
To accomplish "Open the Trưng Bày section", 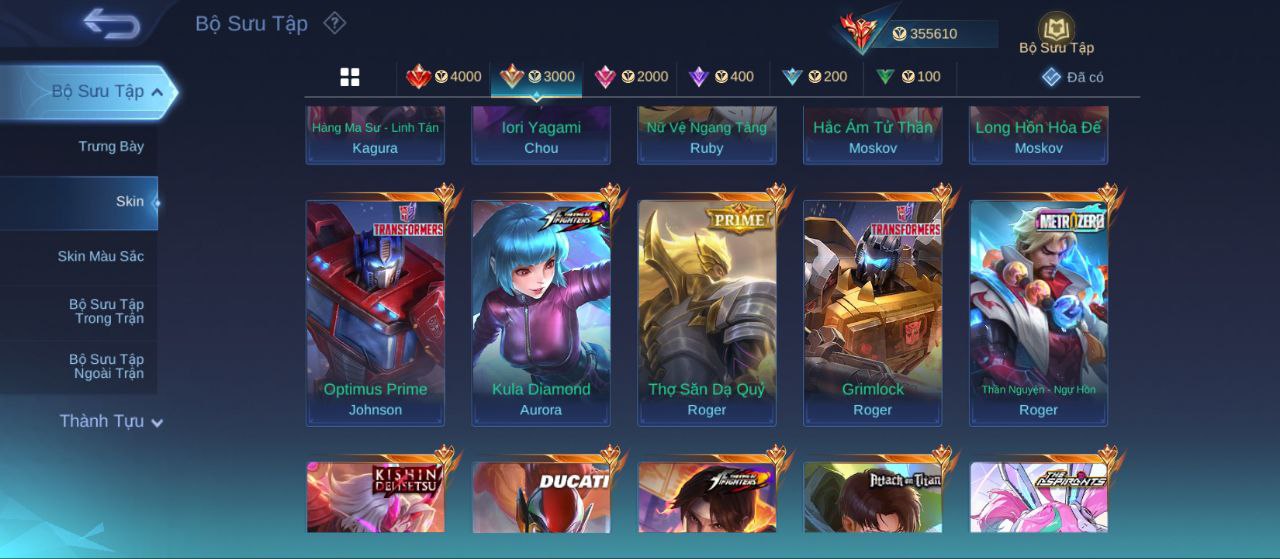I will (111, 147).
